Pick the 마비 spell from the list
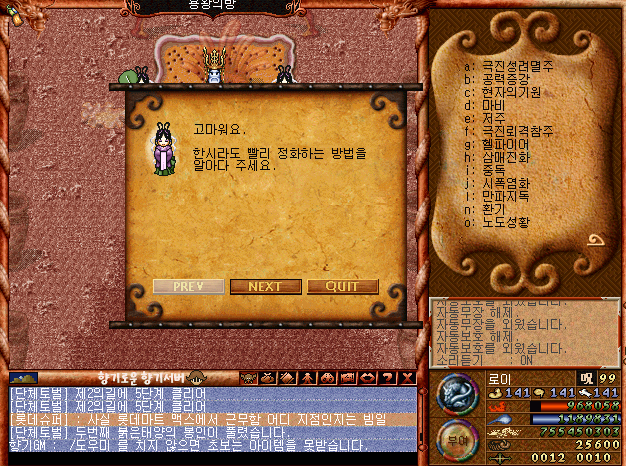Viewport: 626px width, 466px height. (494, 105)
